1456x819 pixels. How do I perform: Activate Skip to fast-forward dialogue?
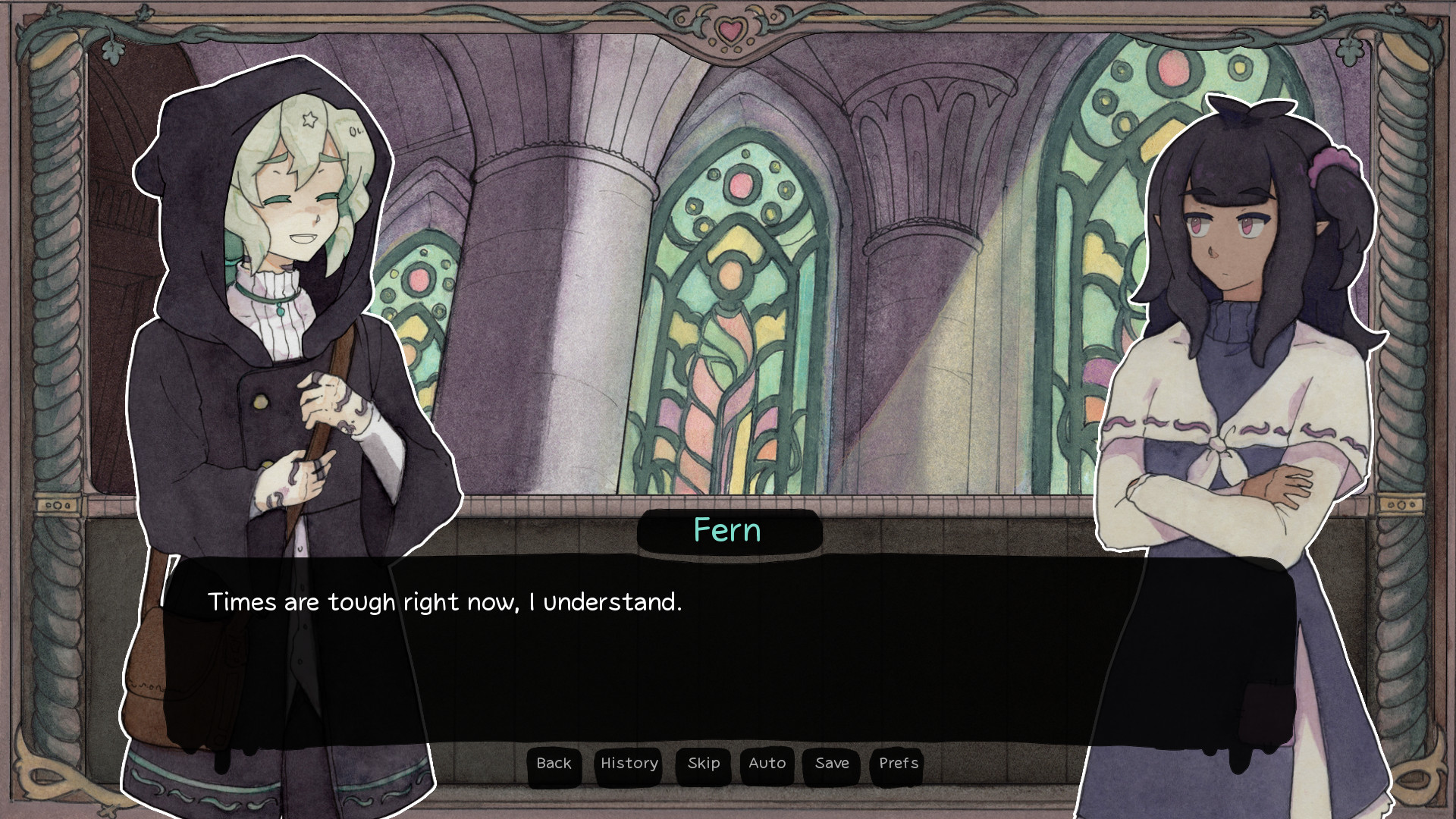[703, 764]
